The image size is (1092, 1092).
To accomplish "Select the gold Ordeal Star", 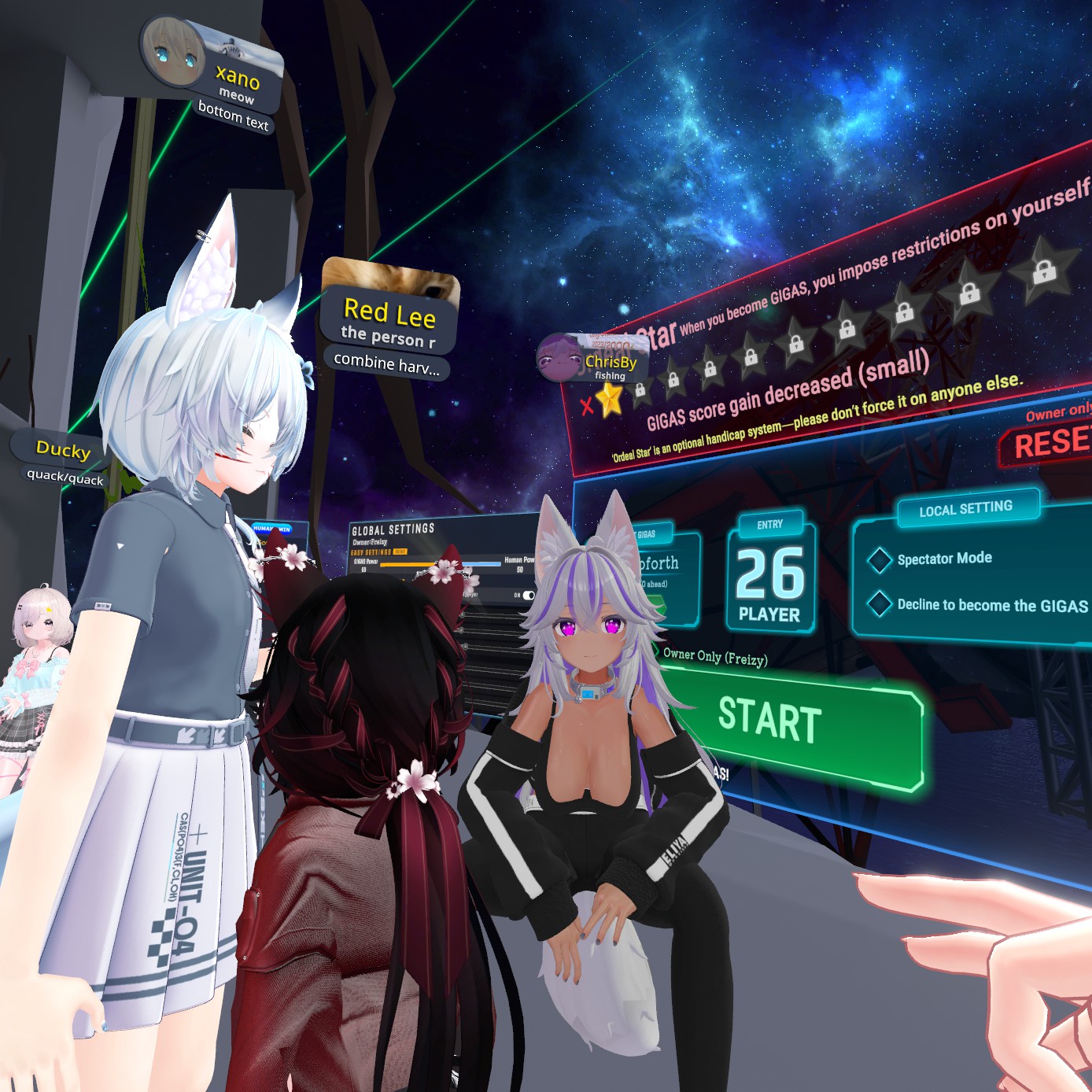I will (610, 400).
